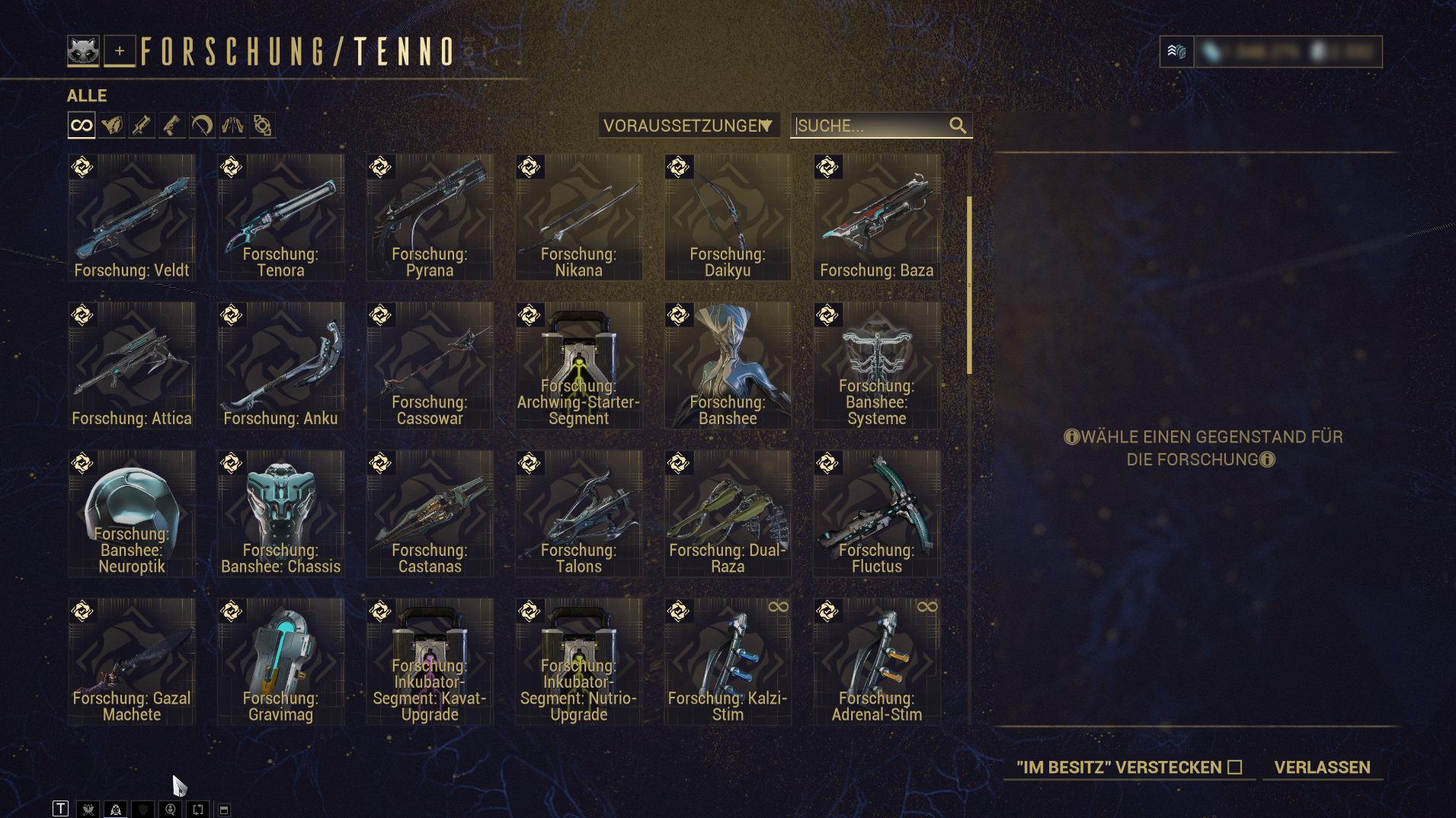Open the Forschung: Fluctus research
The width and height of the screenshot is (1456, 818).
click(x=876, y=513)
